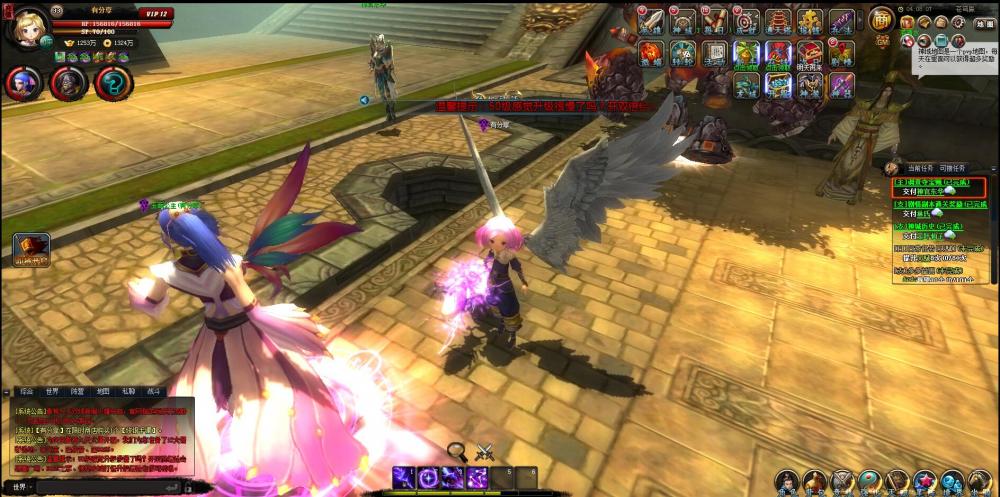Switch to the 可接任务 available quests tab

click(x=952, y=168)
